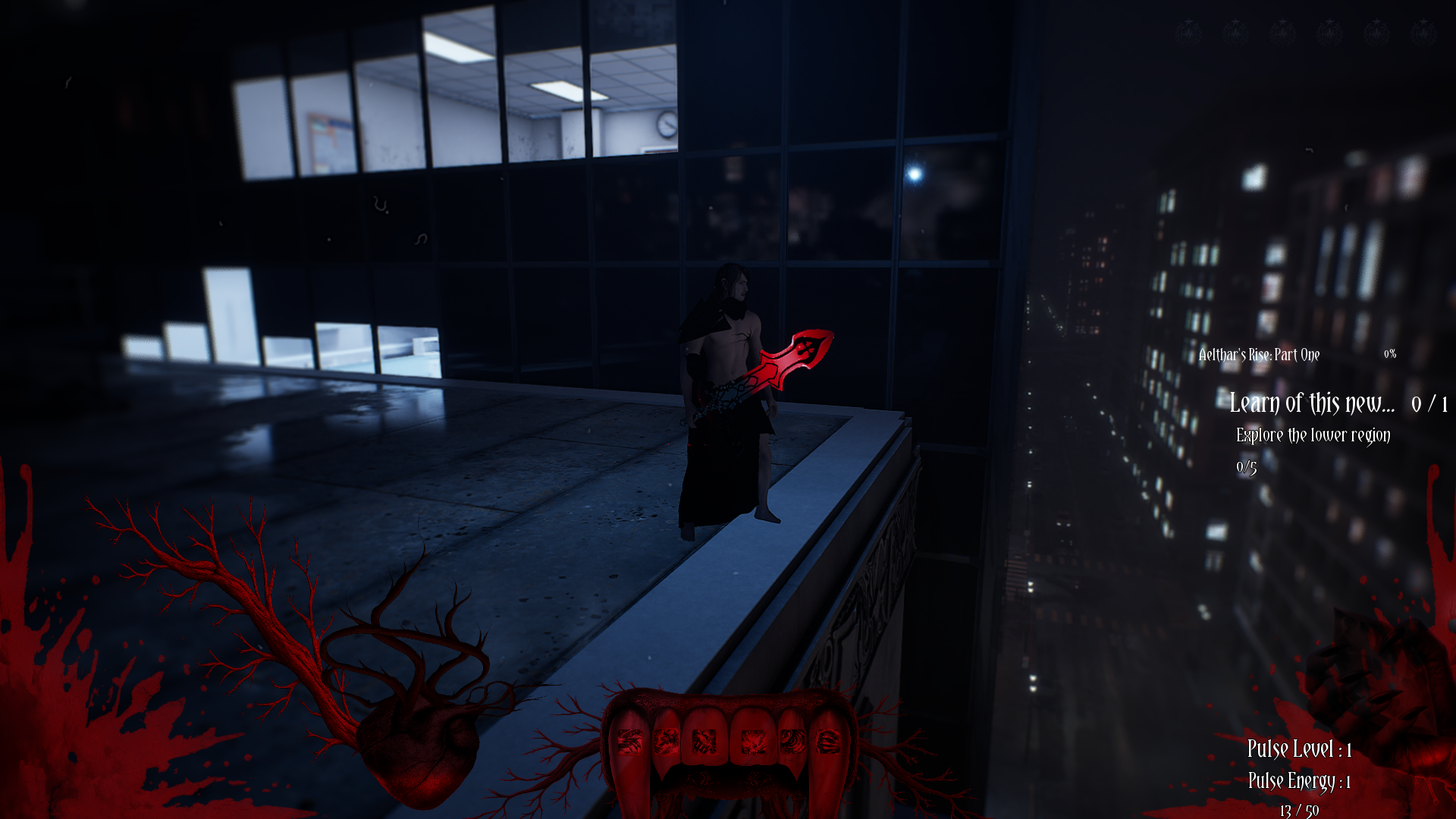The height and width of the screenshot is (819, 1456).
Task: Trigger the blood burst ability icon
Action: tap(753, 742)
